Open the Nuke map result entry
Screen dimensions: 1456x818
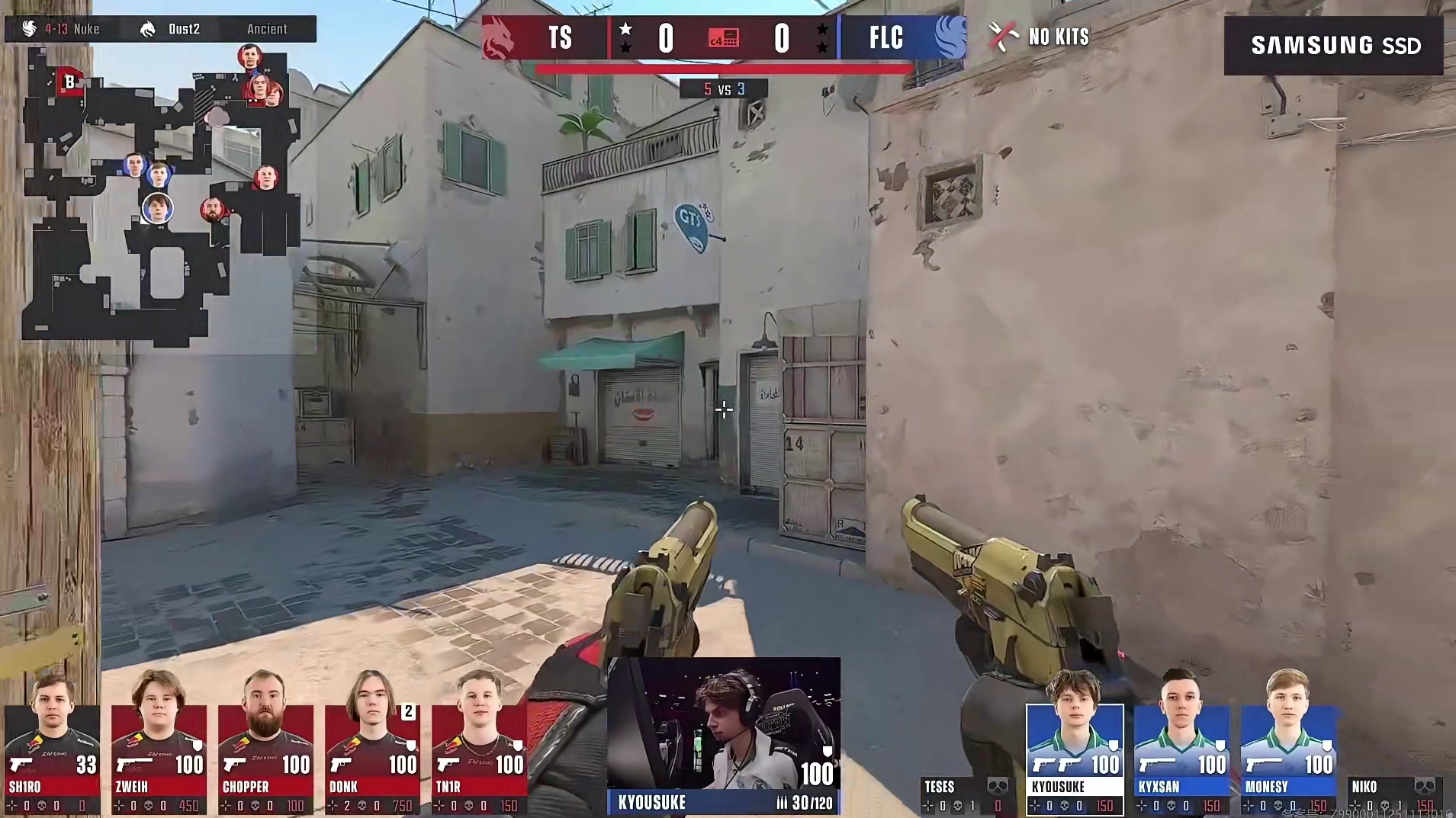(x=63, y=29)
